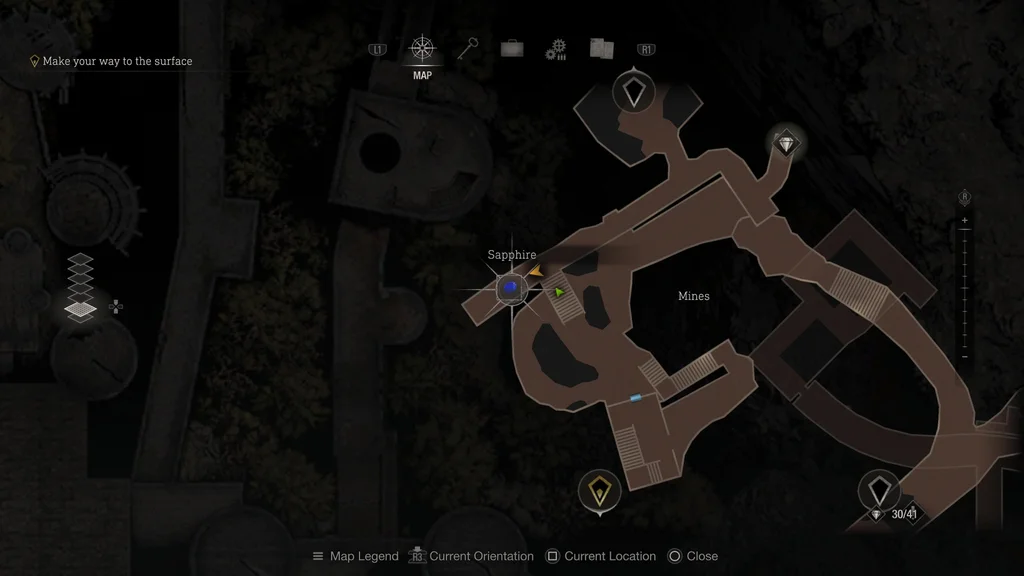Open the attaché case tab
The image size is (1024, 576).
coord(512,48)
